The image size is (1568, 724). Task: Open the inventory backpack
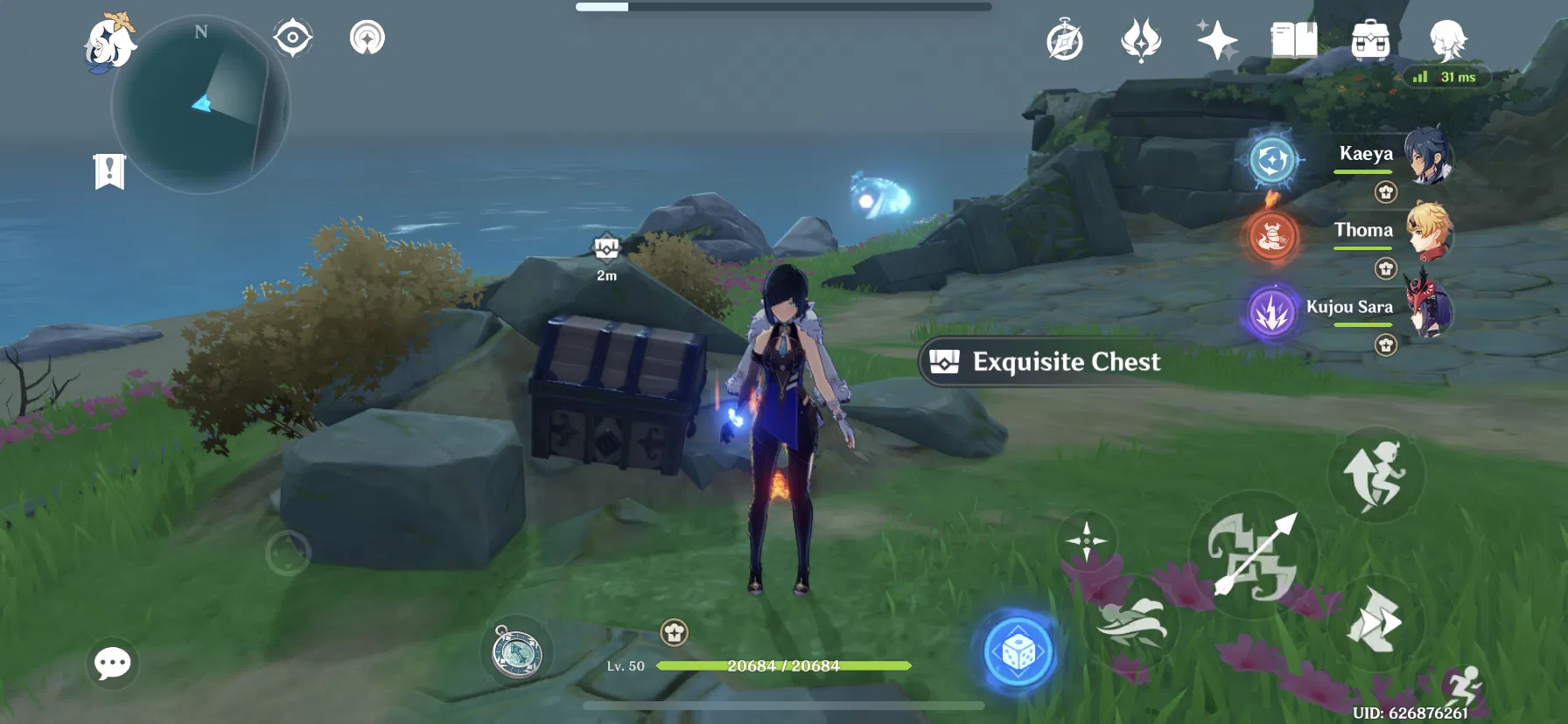tap(1369, 40)
